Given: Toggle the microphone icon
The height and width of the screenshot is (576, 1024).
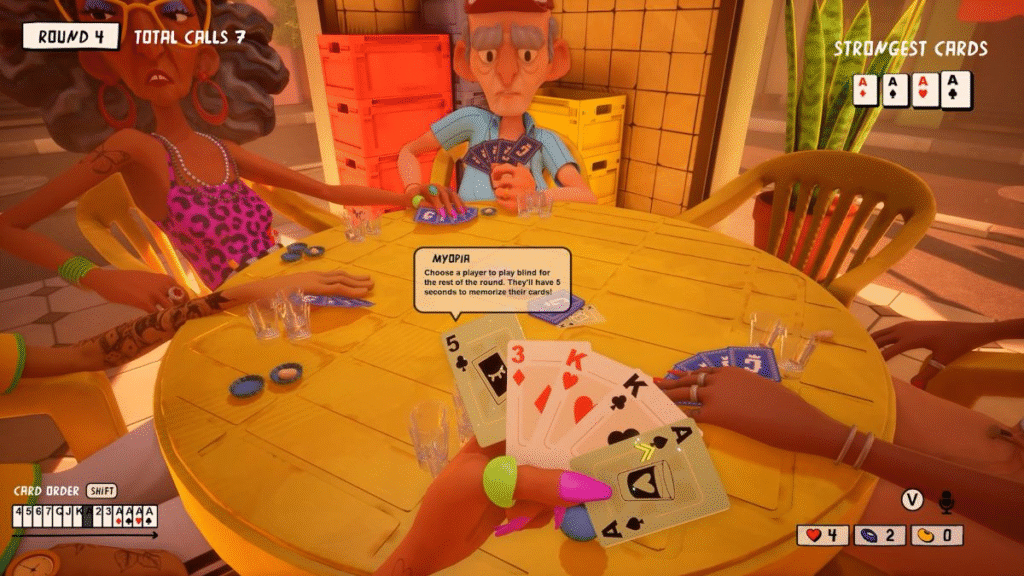Looking at the screenshot, I should coord(945,500).
